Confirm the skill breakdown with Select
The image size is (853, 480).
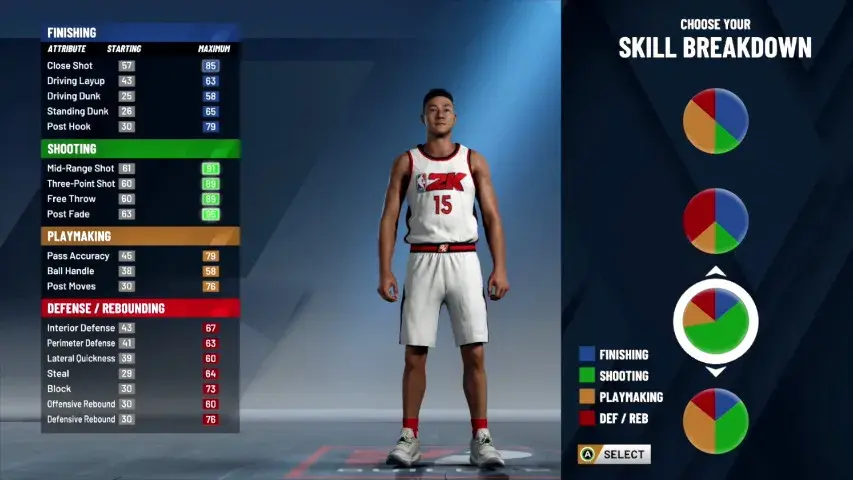coord(614,455)
